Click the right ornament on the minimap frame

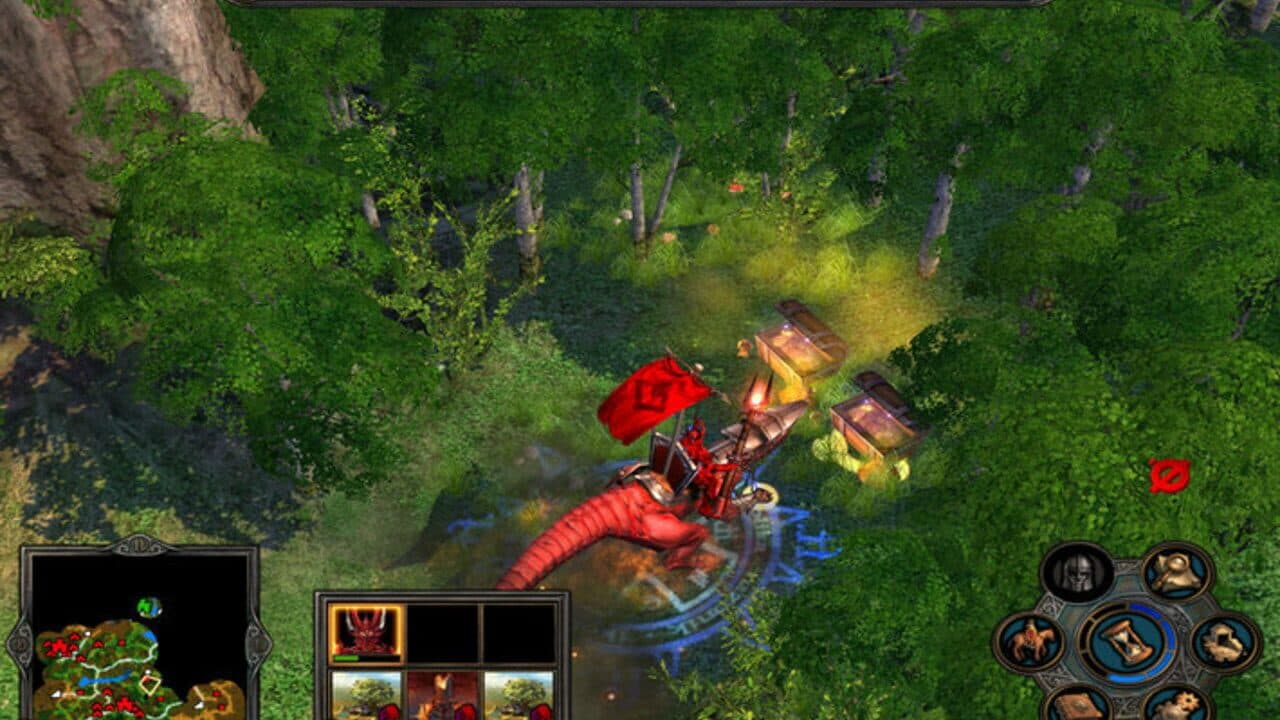click(x=257, y=645)
